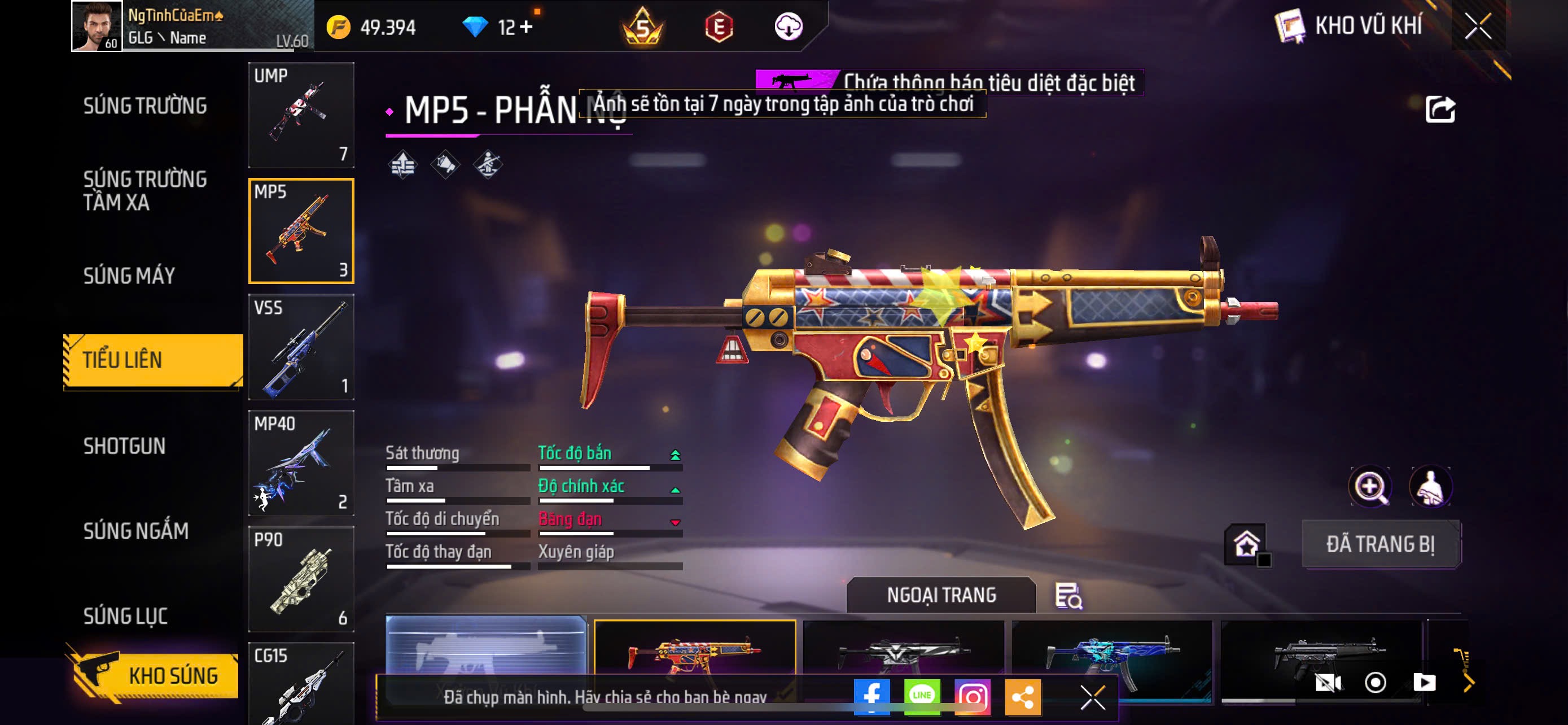Click the share arrow icon
Screen dimensions: 1568x725
1440,110
